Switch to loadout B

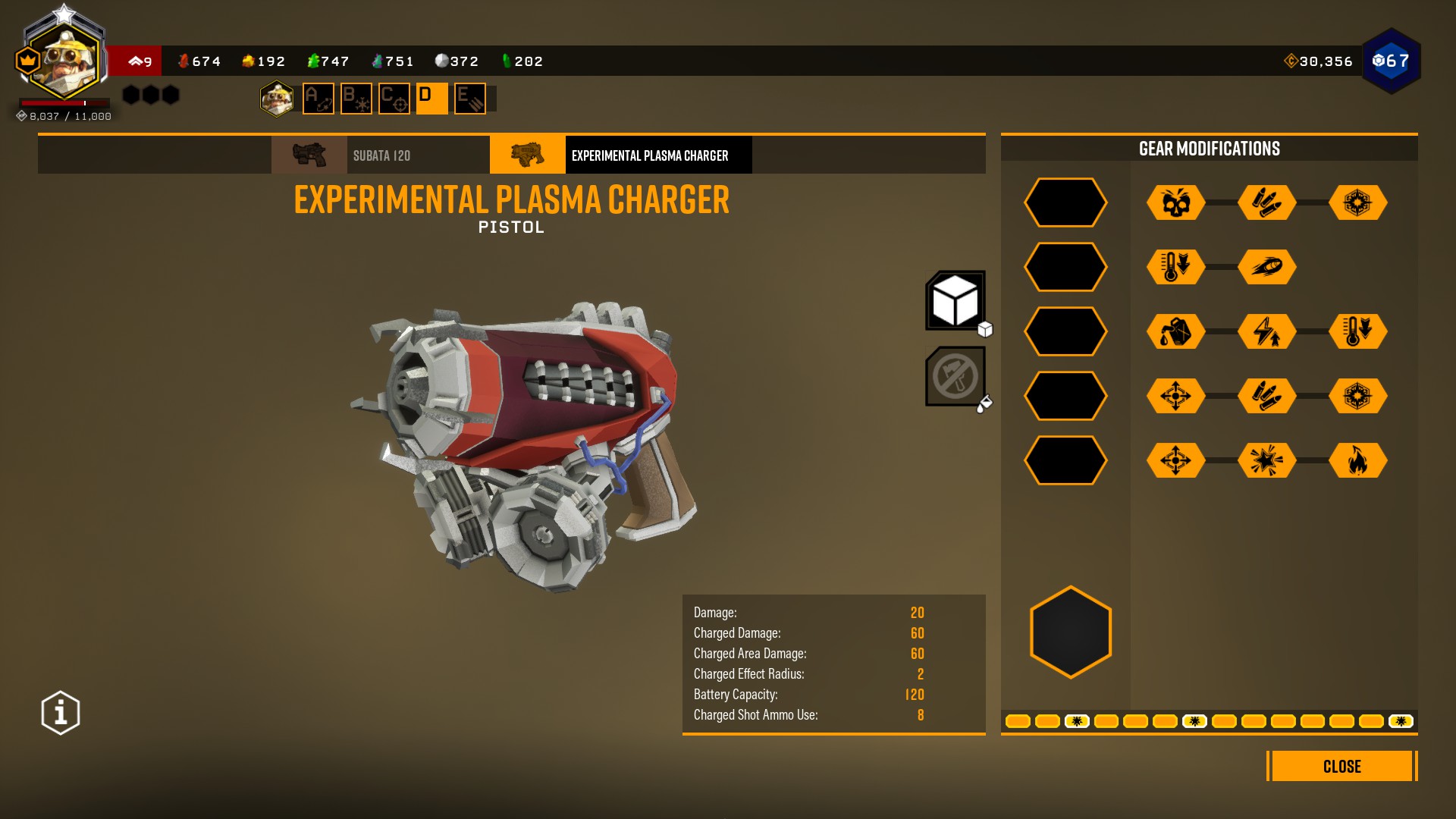[356, 99]
